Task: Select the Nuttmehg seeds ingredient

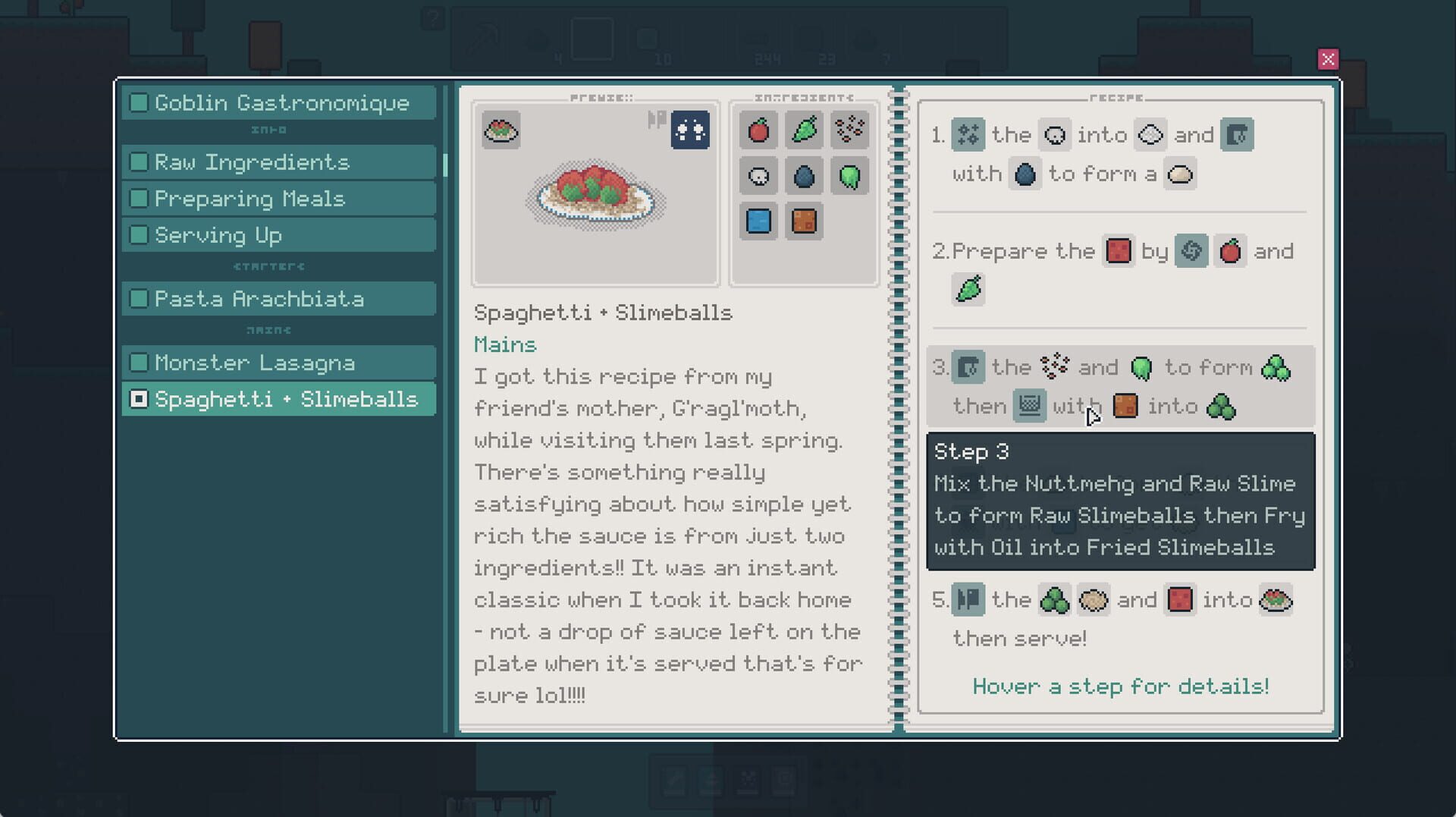Action: click(x=849, y=130)
